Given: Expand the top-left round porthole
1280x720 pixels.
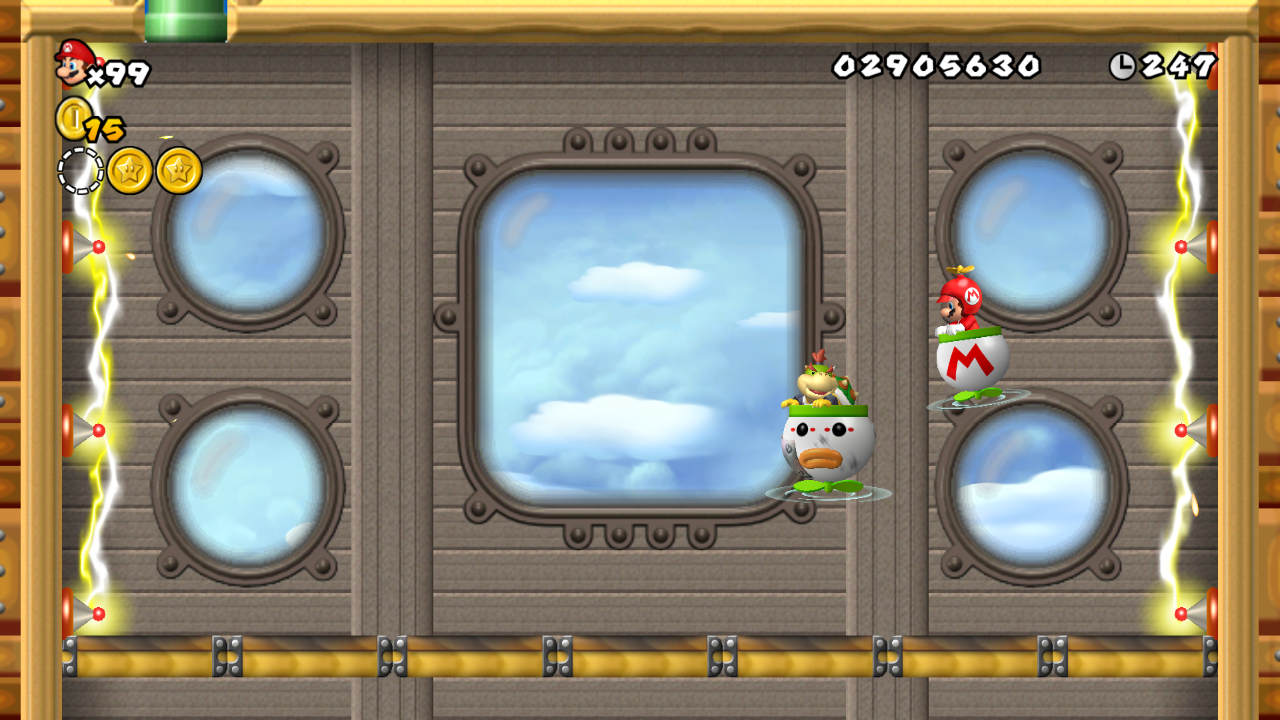Looking at the screenshot, I should 243,228.
